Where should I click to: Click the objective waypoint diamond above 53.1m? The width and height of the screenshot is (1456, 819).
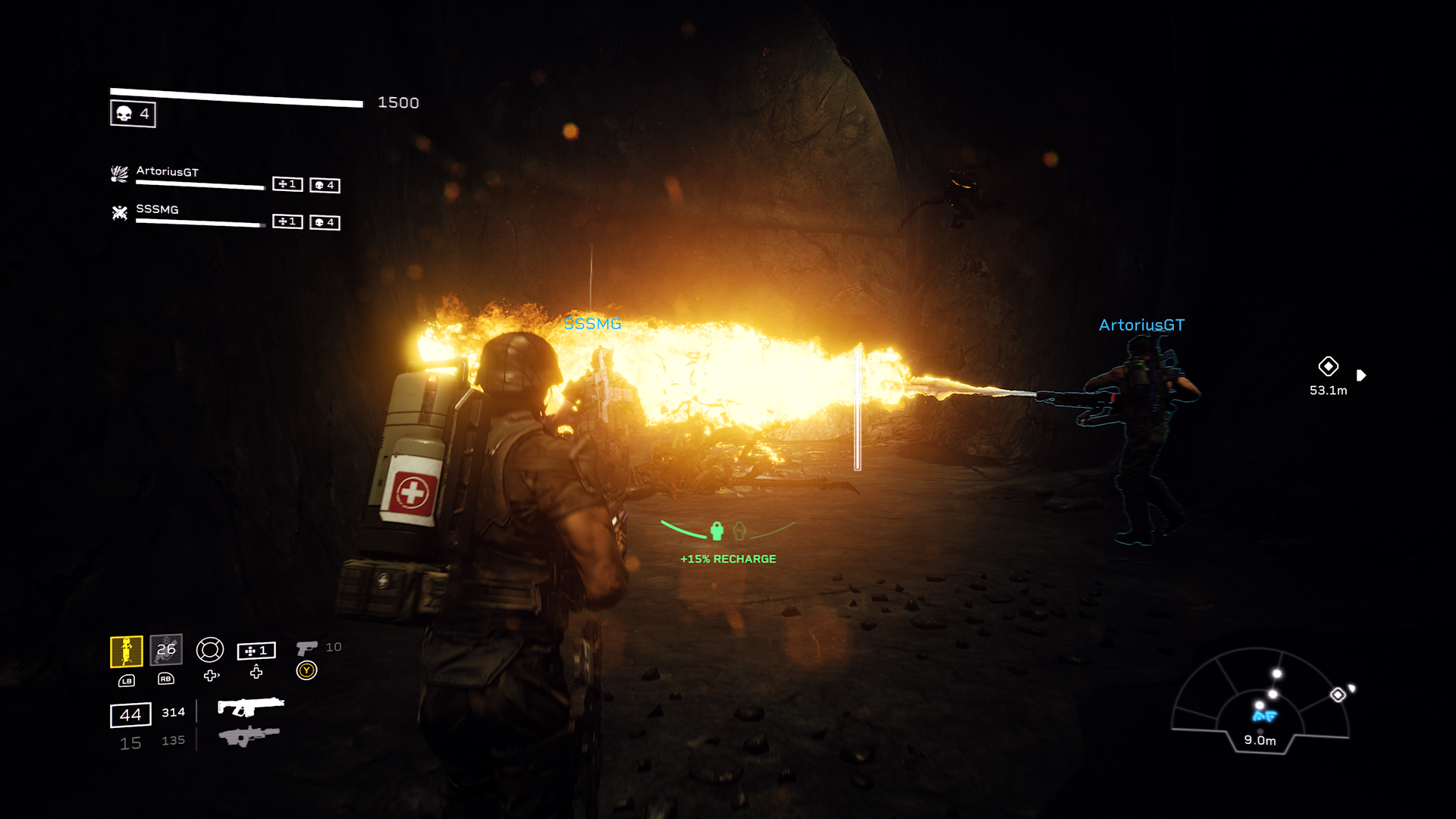click(x=1328, y=366)
